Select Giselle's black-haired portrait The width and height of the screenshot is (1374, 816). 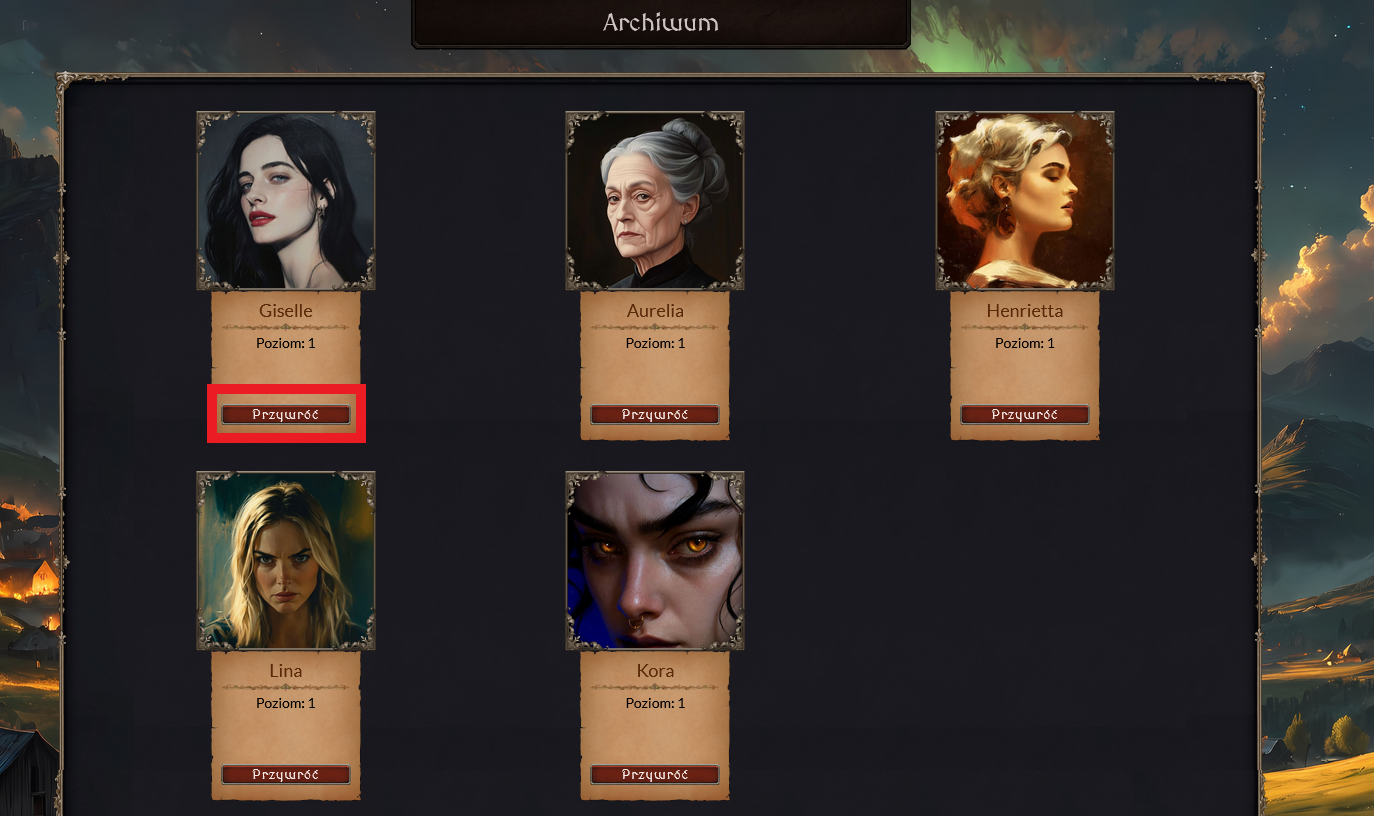point(286,201)
